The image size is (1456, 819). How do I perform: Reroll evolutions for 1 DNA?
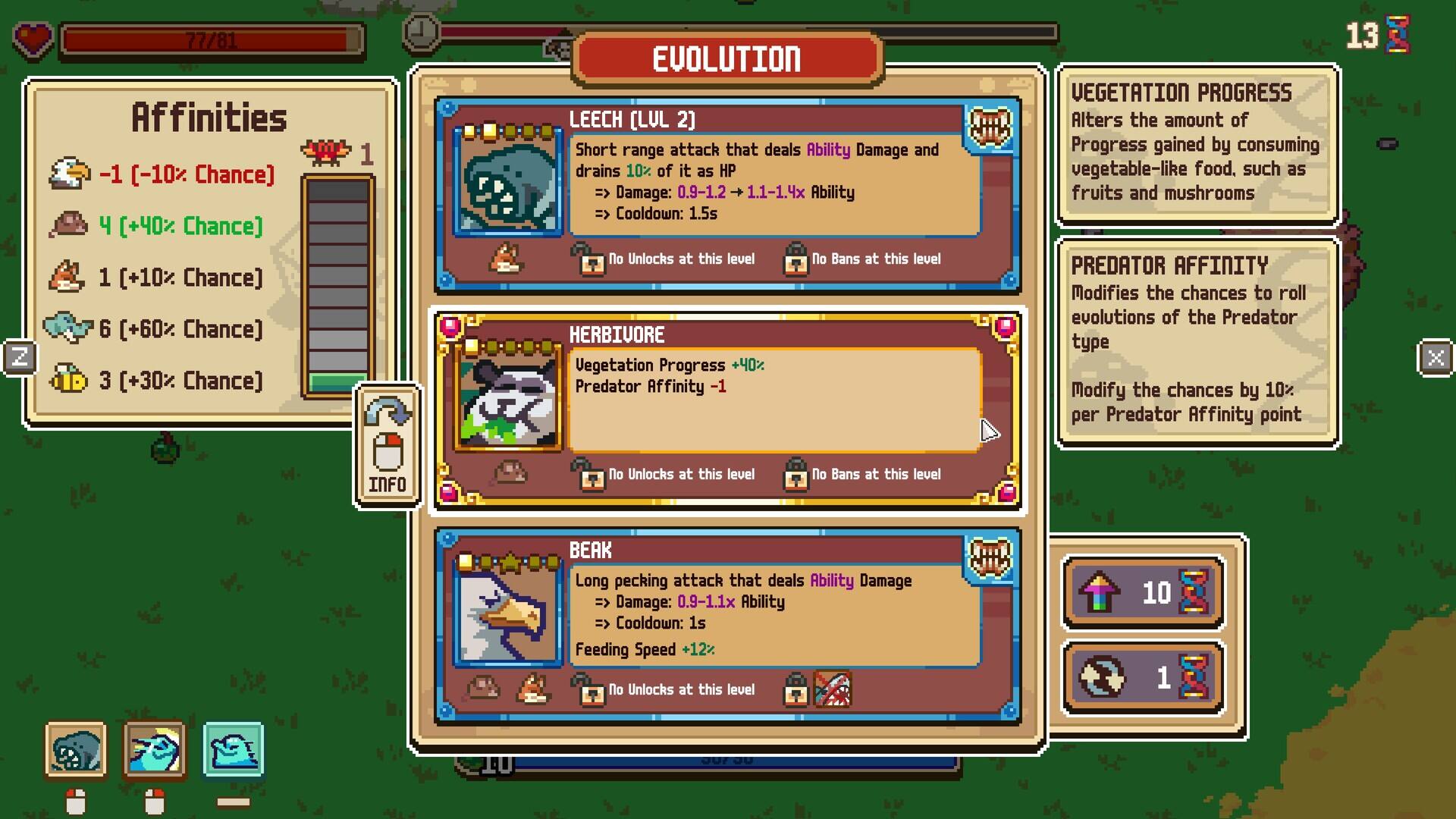1144,677
